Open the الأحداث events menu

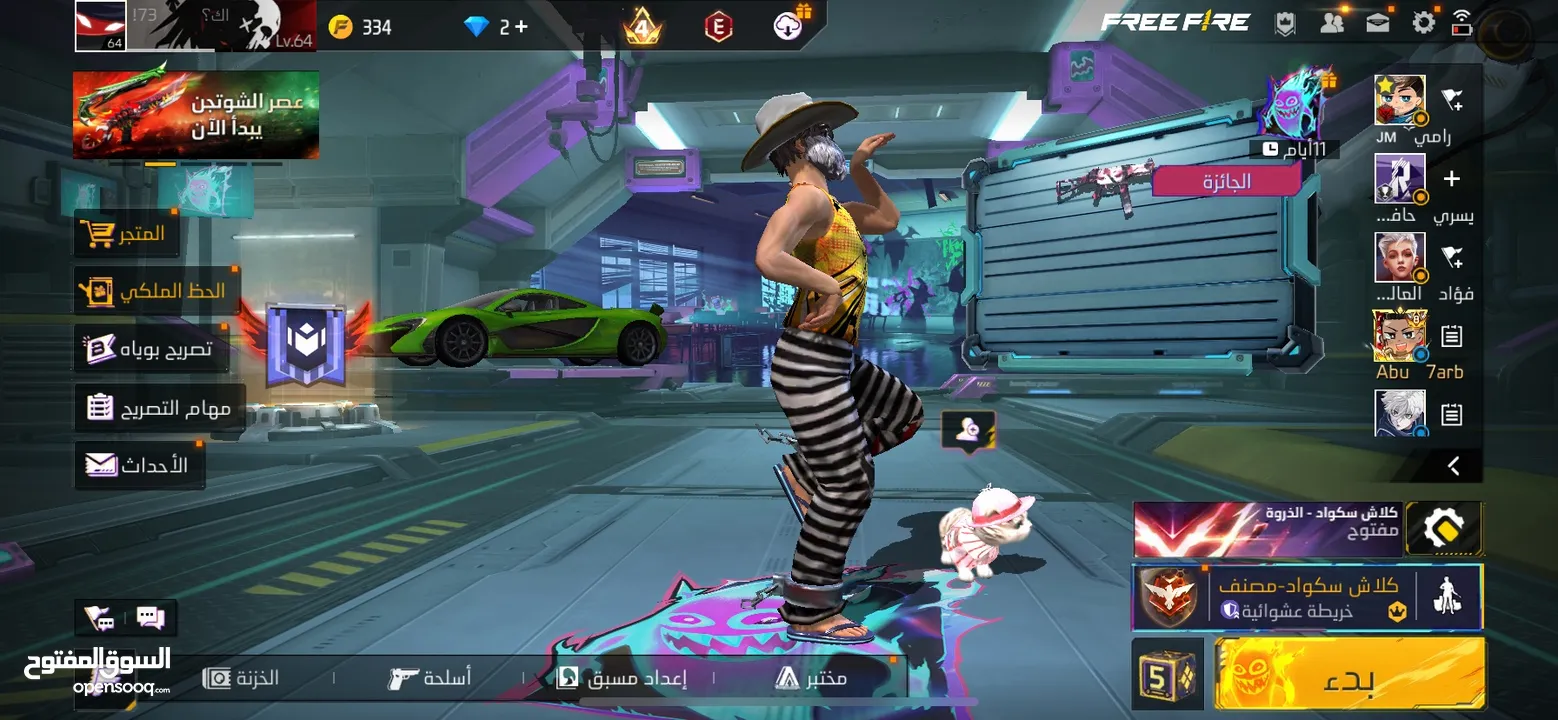click(x=138, y=465)
